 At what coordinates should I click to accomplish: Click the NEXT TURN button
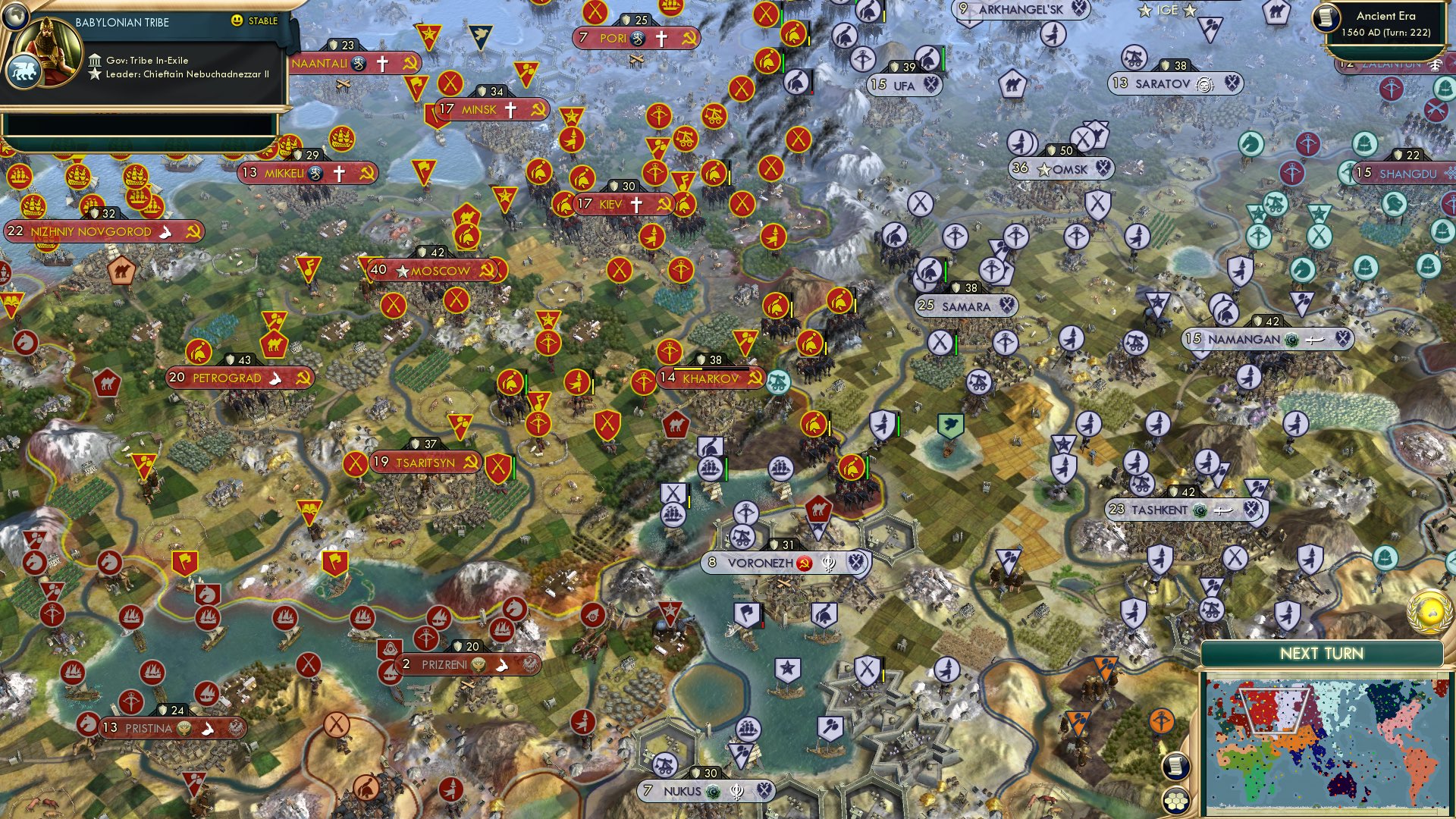point(1322,654)
